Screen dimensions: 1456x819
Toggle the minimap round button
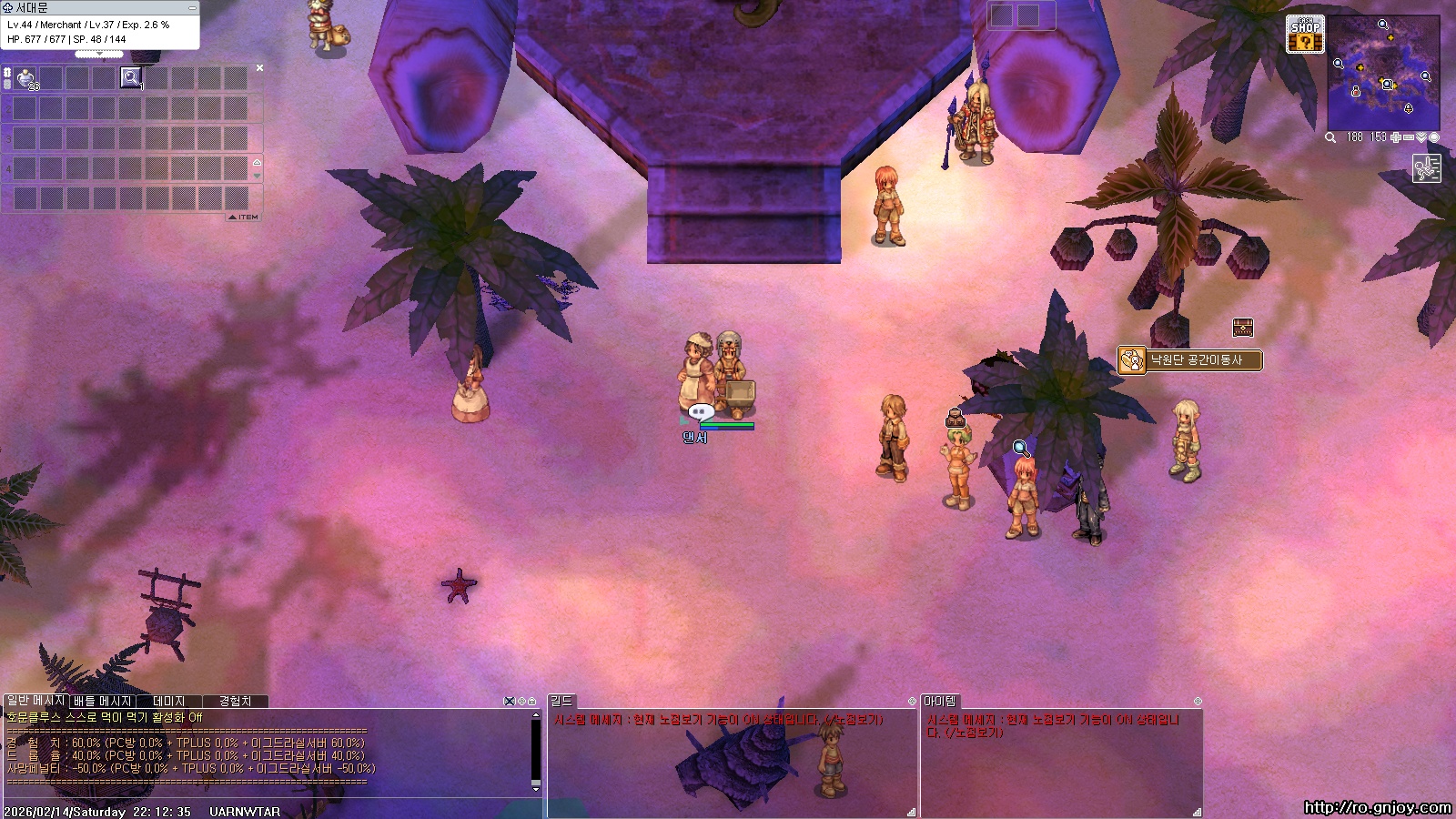[1434, 137]
